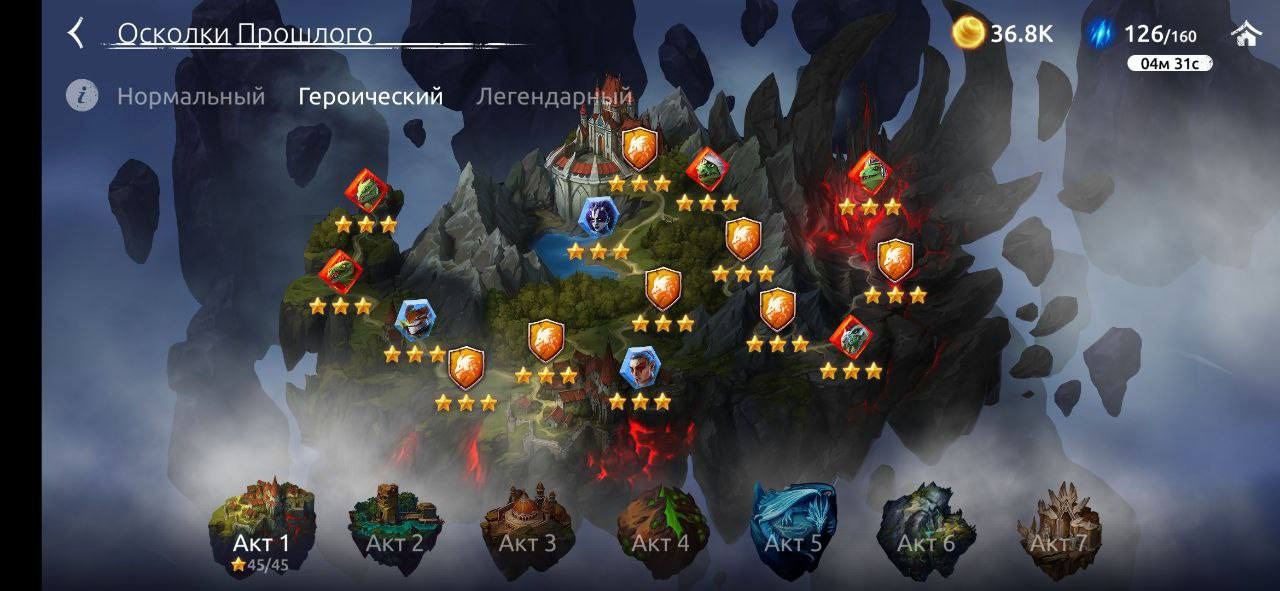Select the purple-haired hero stage by the lake

(x=598, y=216)
